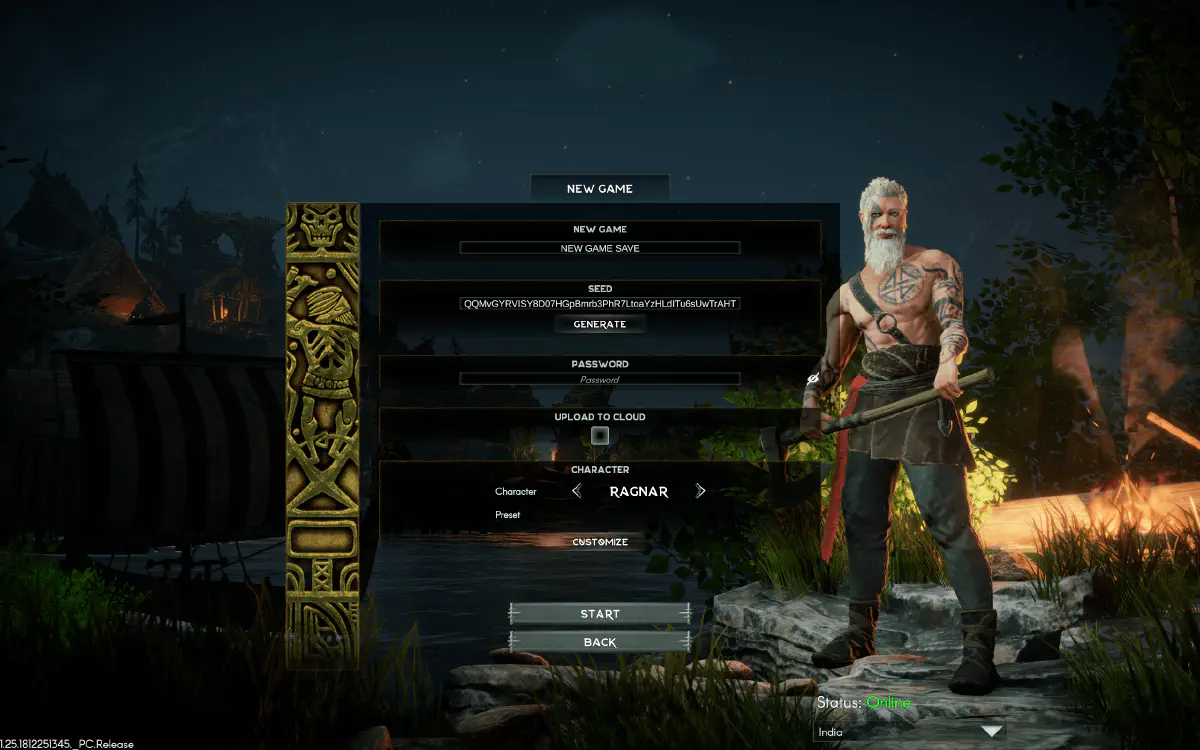Go back with the Back button

[x=600, y=642]
